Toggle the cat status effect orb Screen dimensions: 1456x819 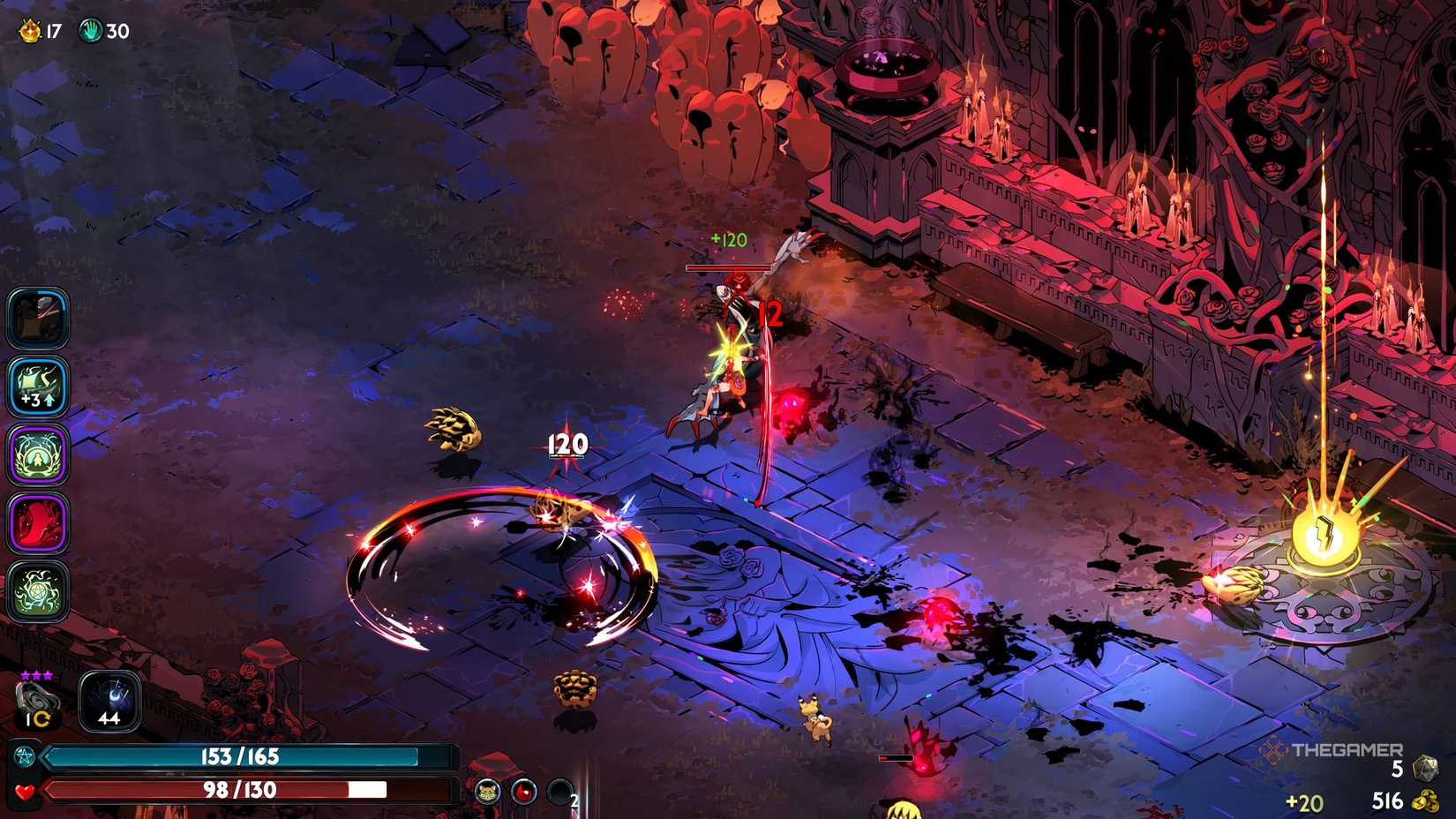pyautogui.click(x=489, y=792)
